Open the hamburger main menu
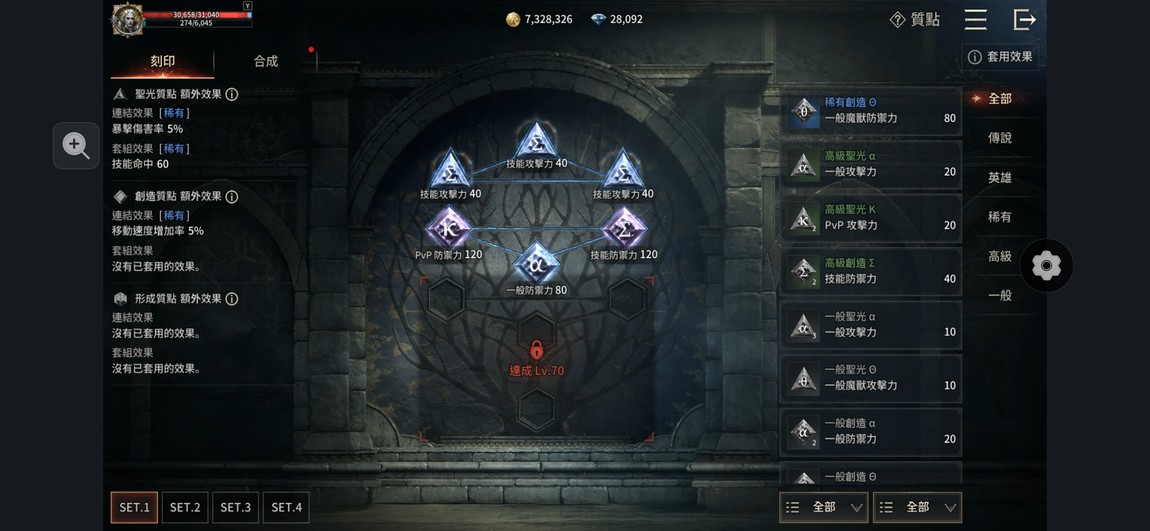This screenshot has width=1150, height=531. 975,20
